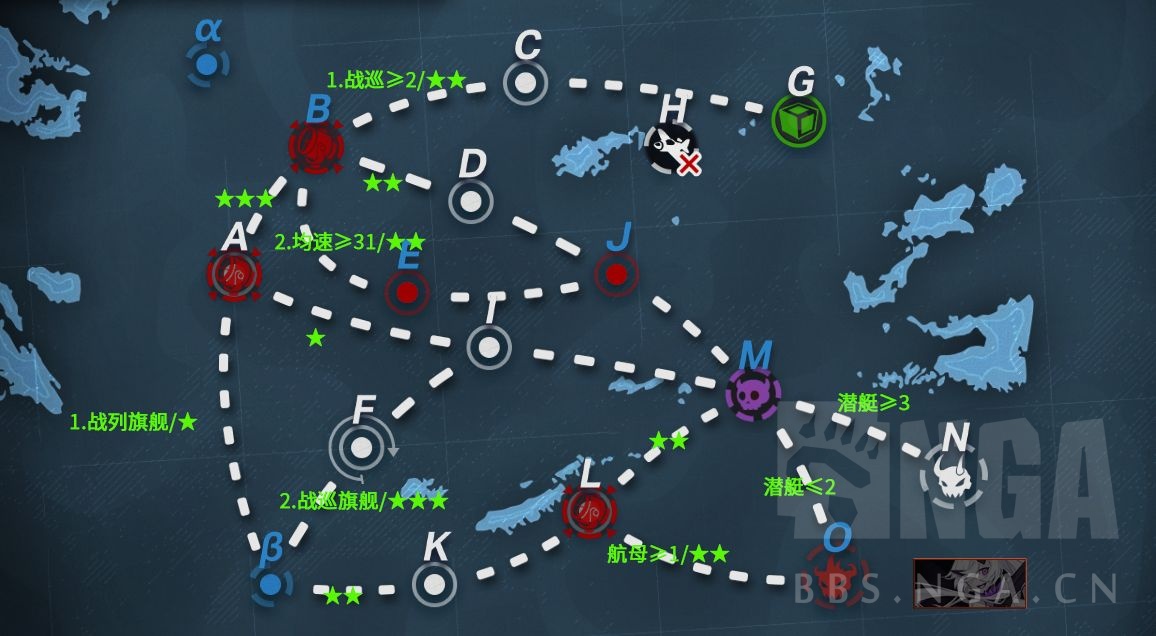The height and width of the screenshot is (636, 1156).
Task: Select the purple skull node M
Action: click(x=753, y=393)
